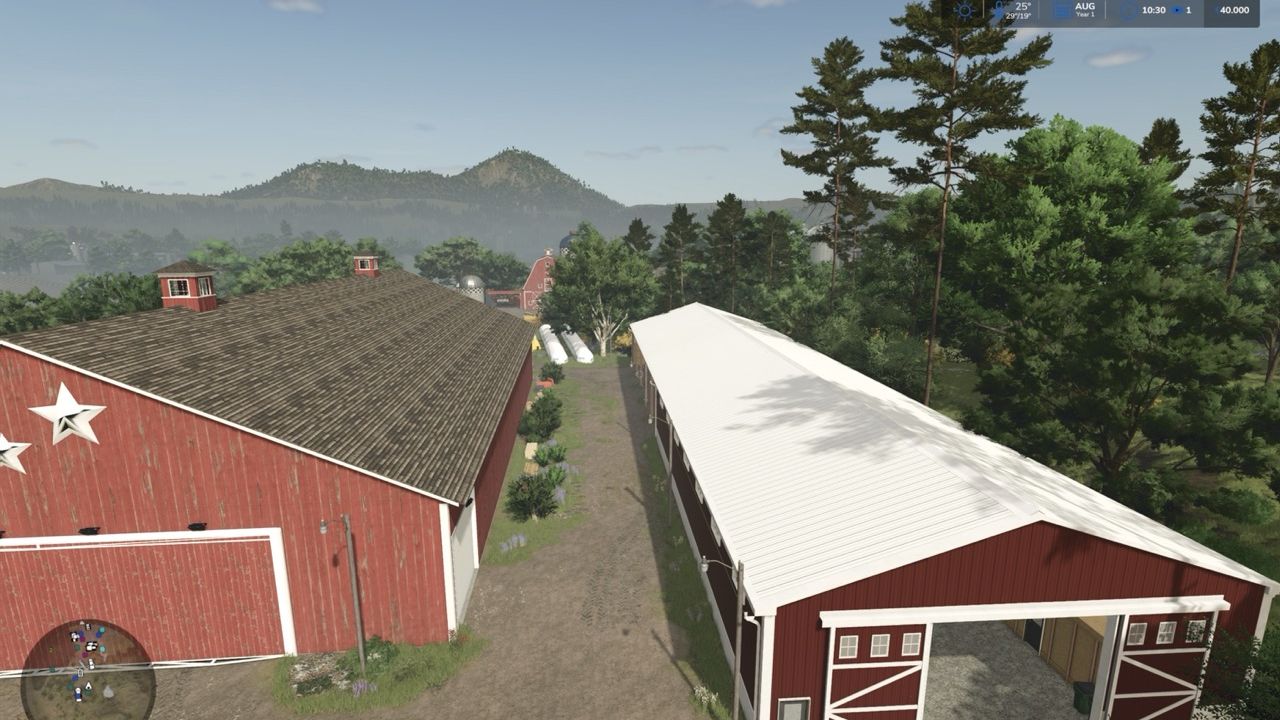Click the purple equipment marker on the minimap
The height and width of the screenshot is (720, 1280).
[84, 654]
